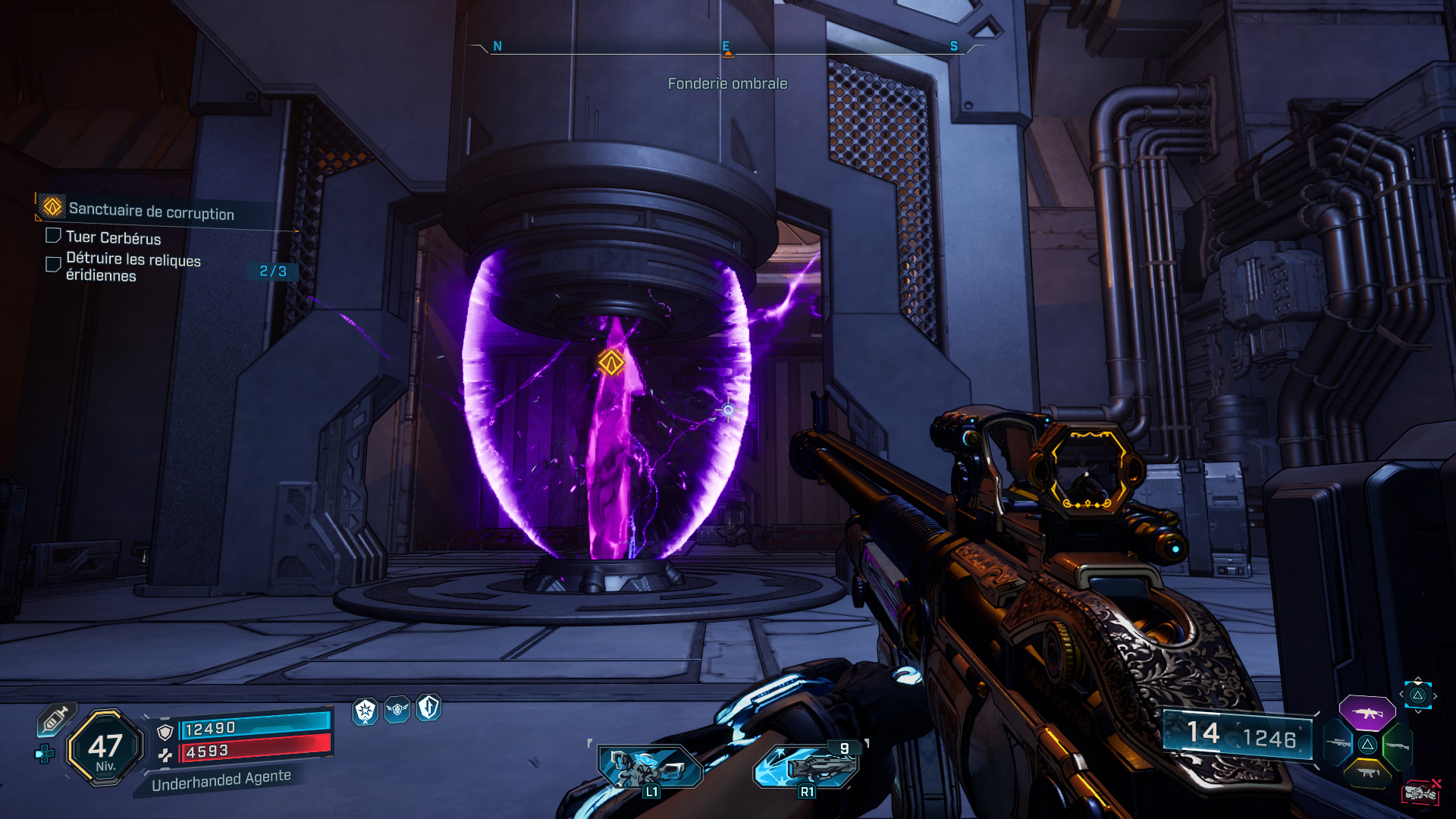Click the Détruire les reliques éridiennes checkbox

pos(53,264)
